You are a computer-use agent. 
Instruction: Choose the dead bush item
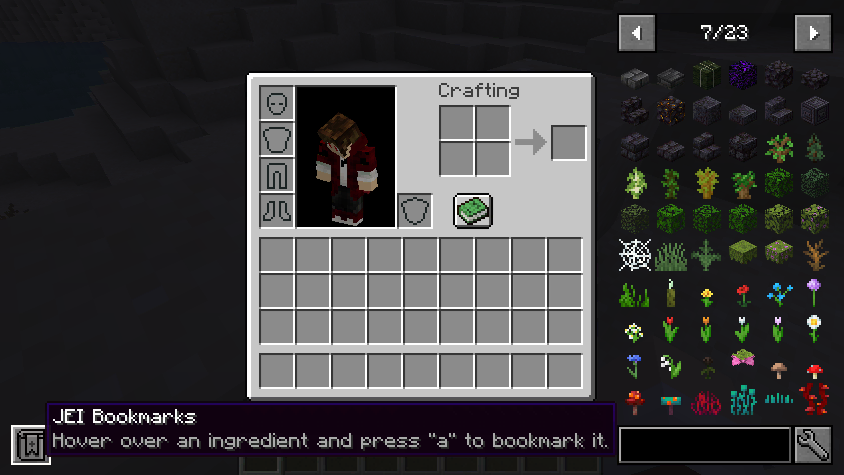[x=814, y=254]
